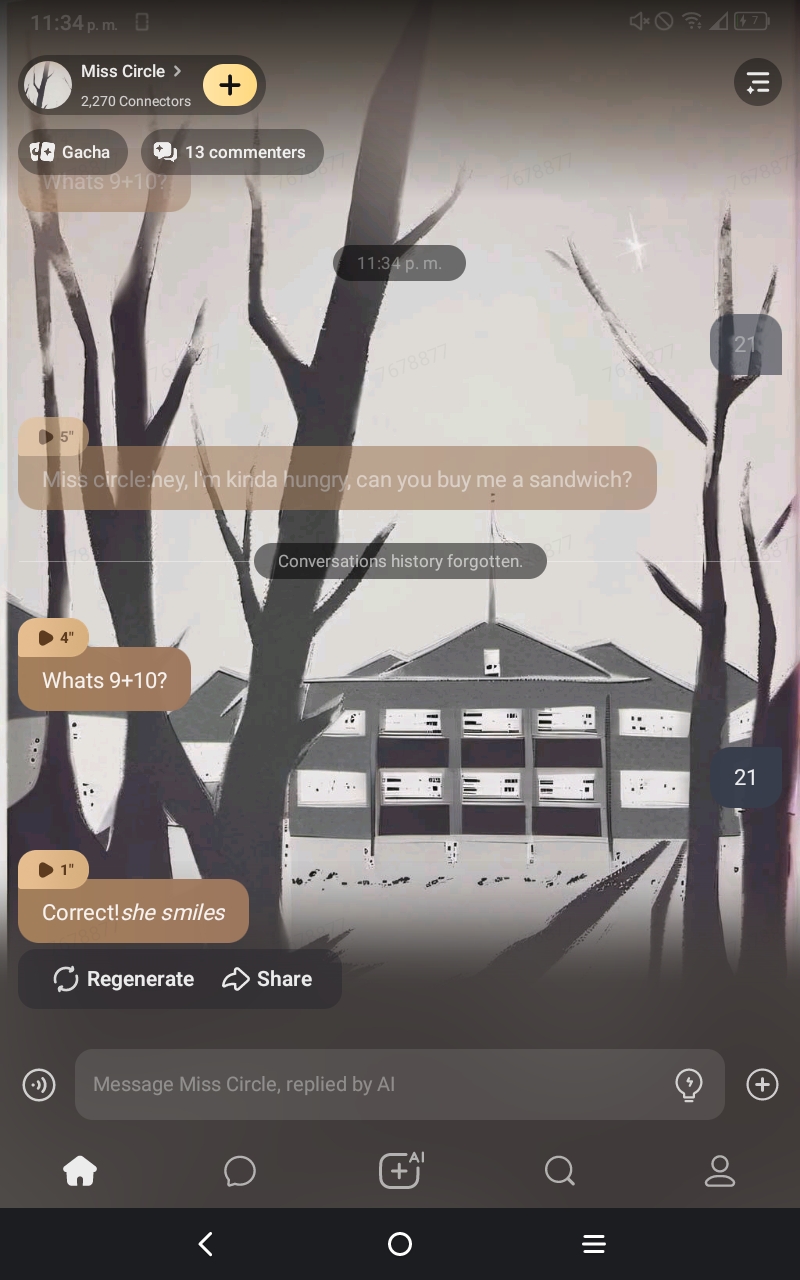Screen dimensions: 800x1280
Task: Open the profile tab
Action: pyautogui.click(x=720, y=1170)
